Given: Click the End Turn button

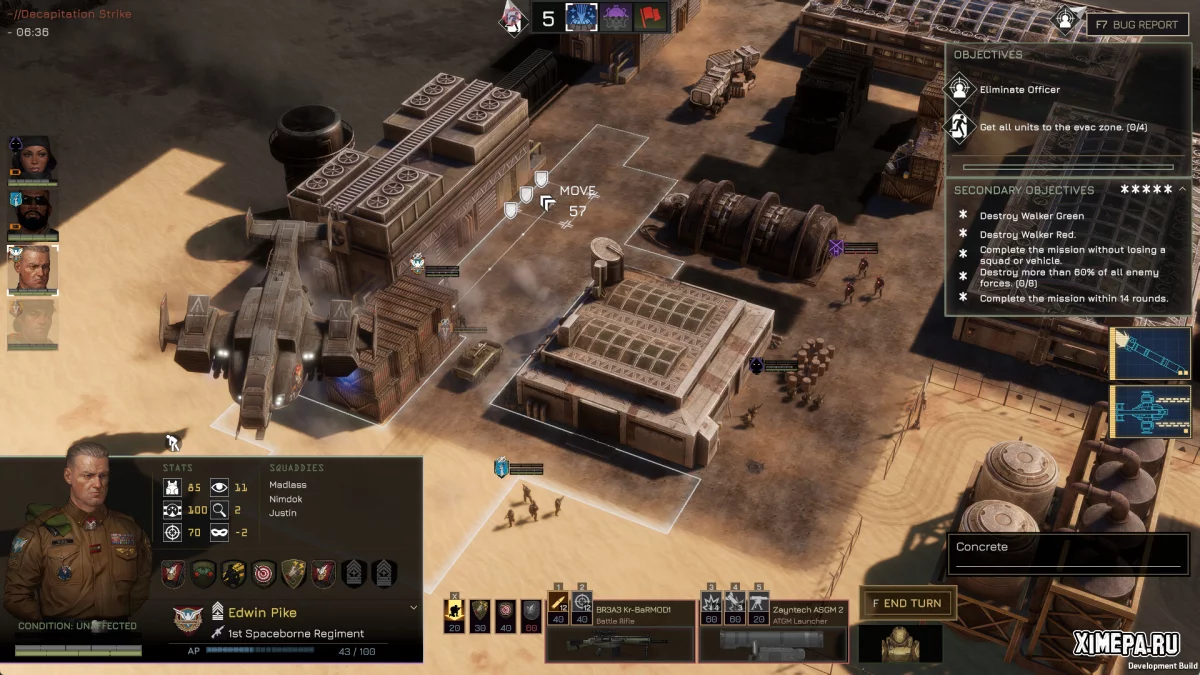Looking at the screenshot, I should point(907,603).
